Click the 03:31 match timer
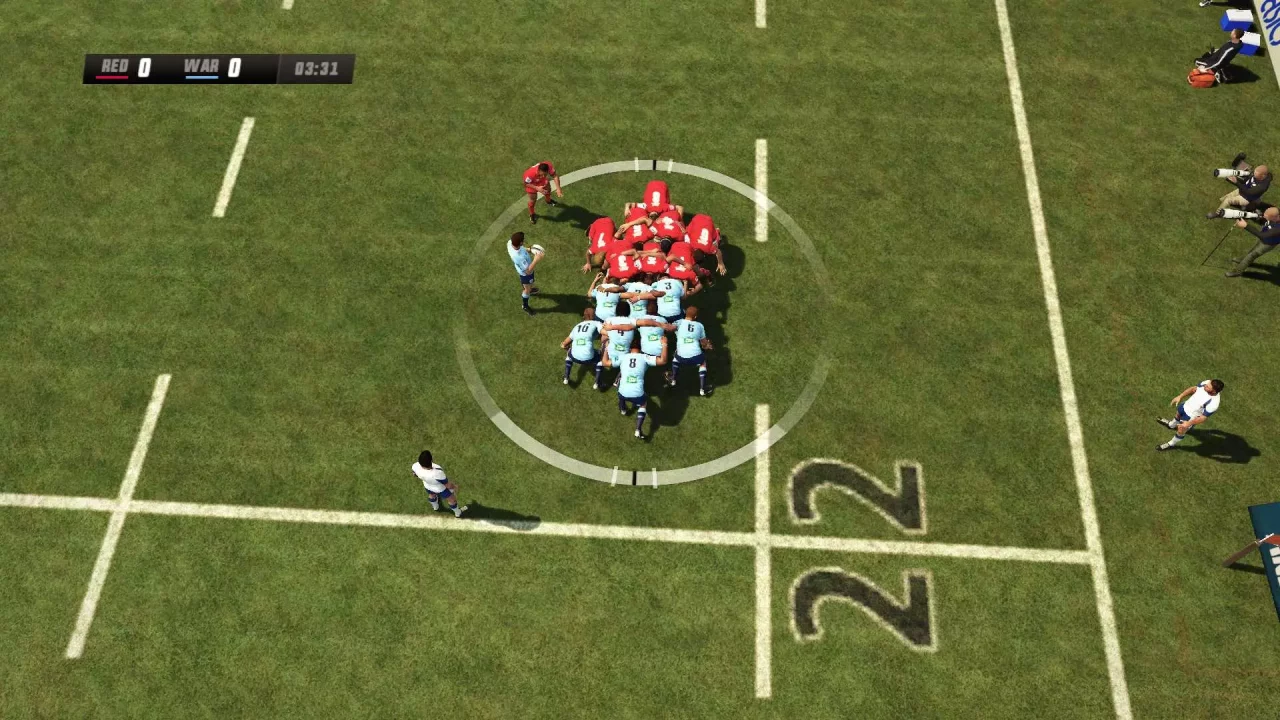This screenshot has height=720, width=1280. (317, 67)
